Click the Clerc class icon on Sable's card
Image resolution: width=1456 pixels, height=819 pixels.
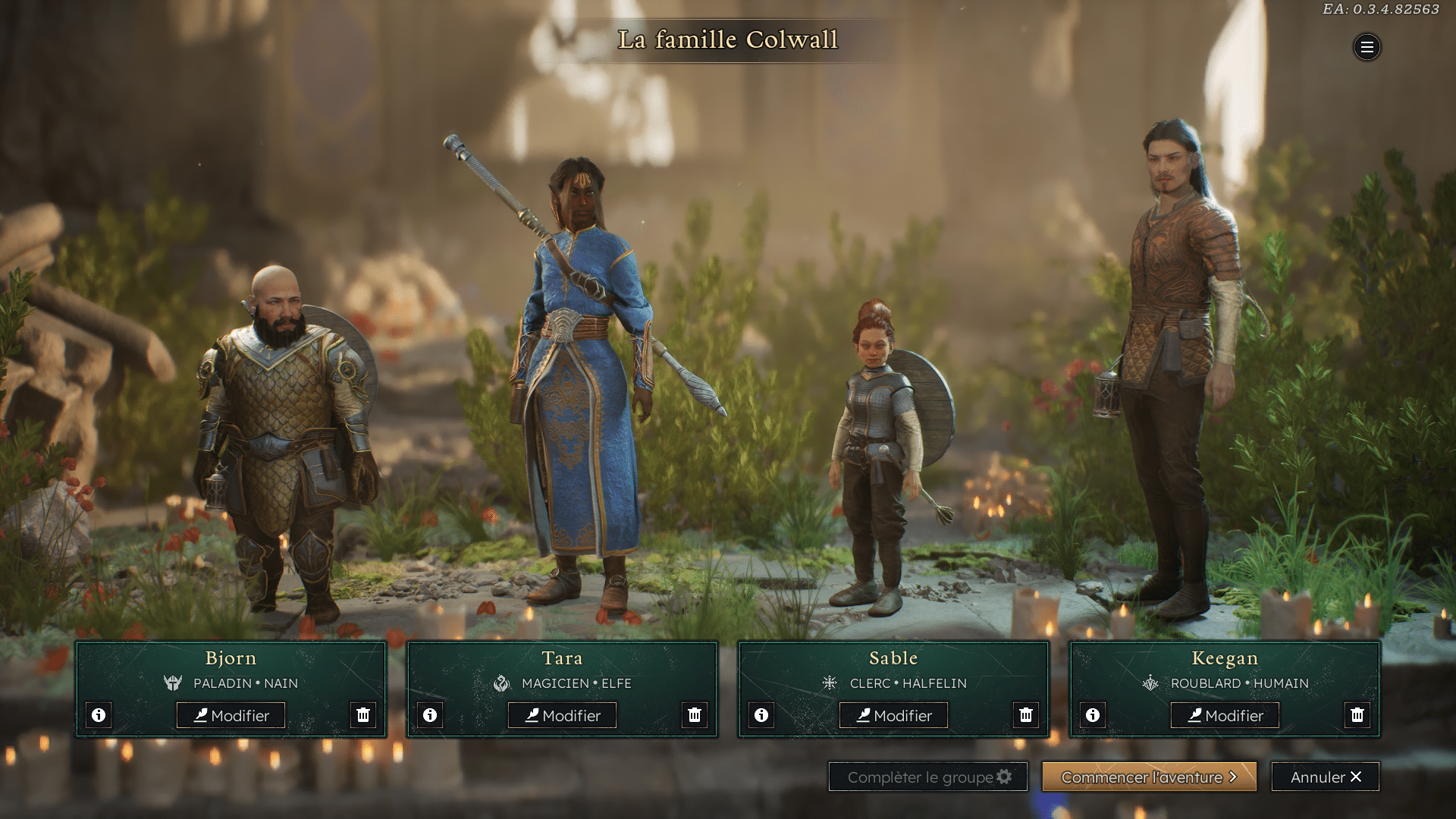click(x=830, y=682)
